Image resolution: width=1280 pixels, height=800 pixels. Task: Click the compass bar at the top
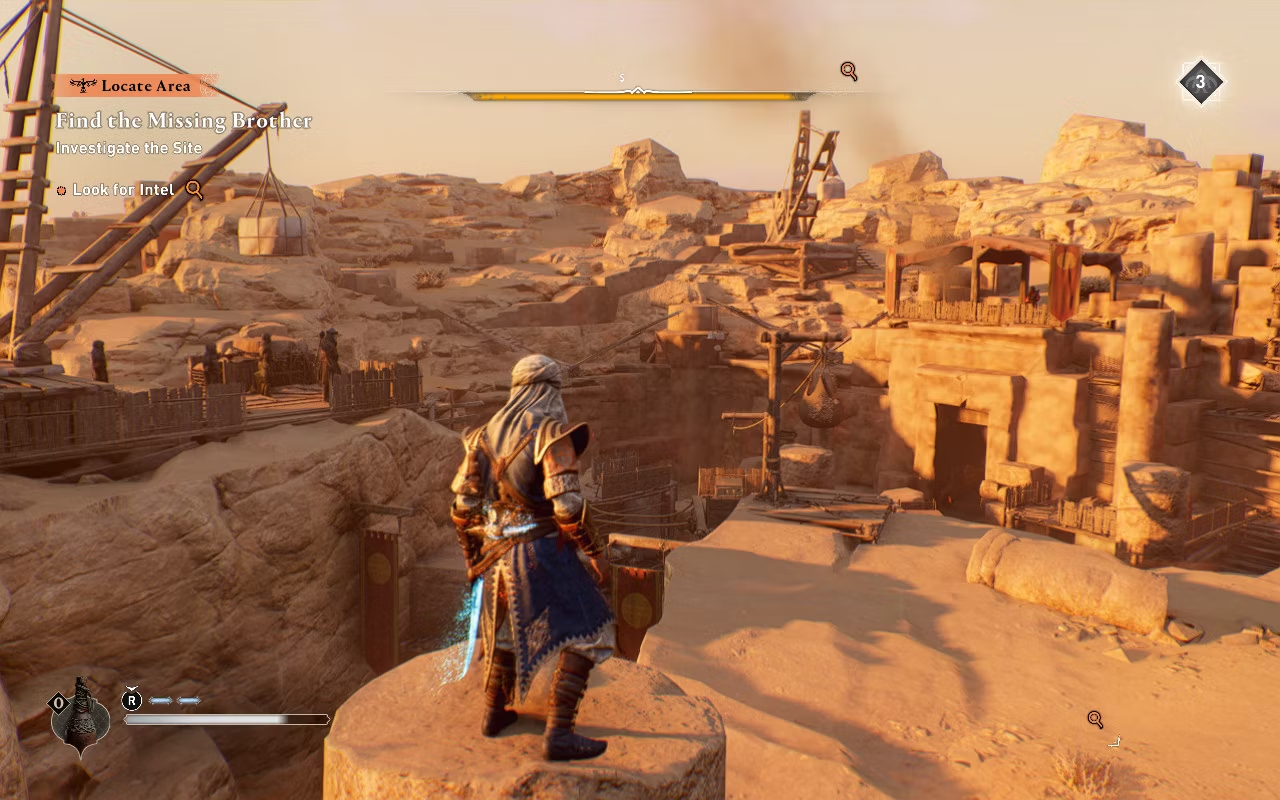[638, 95]
